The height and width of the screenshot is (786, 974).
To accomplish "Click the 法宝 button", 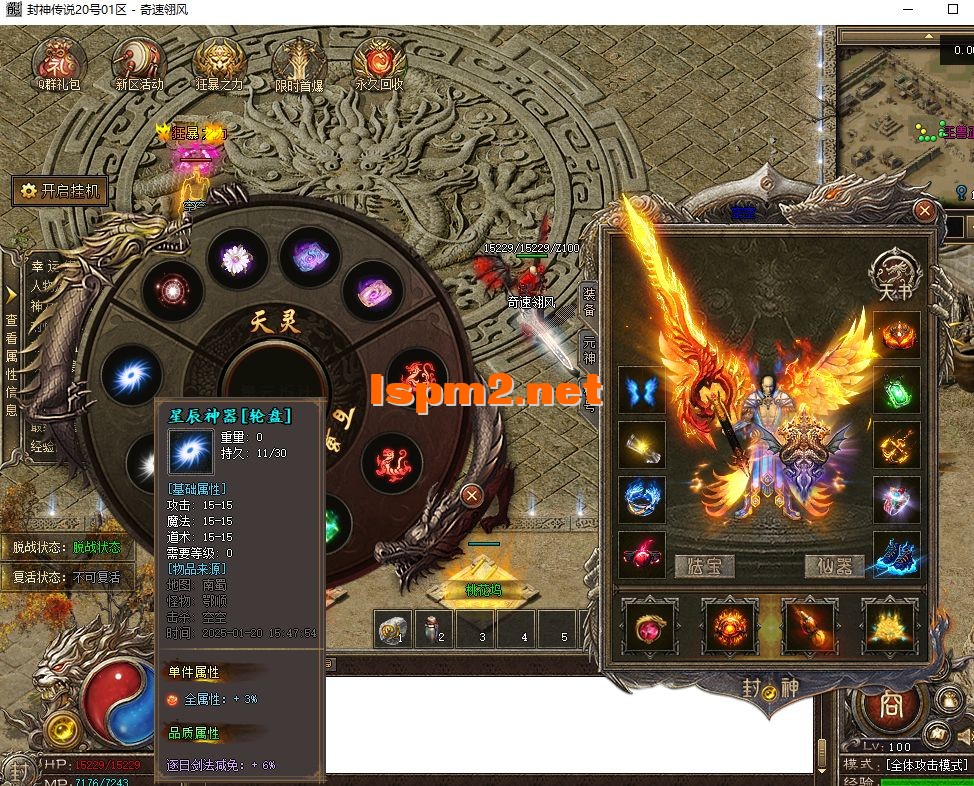I will 704,566.
